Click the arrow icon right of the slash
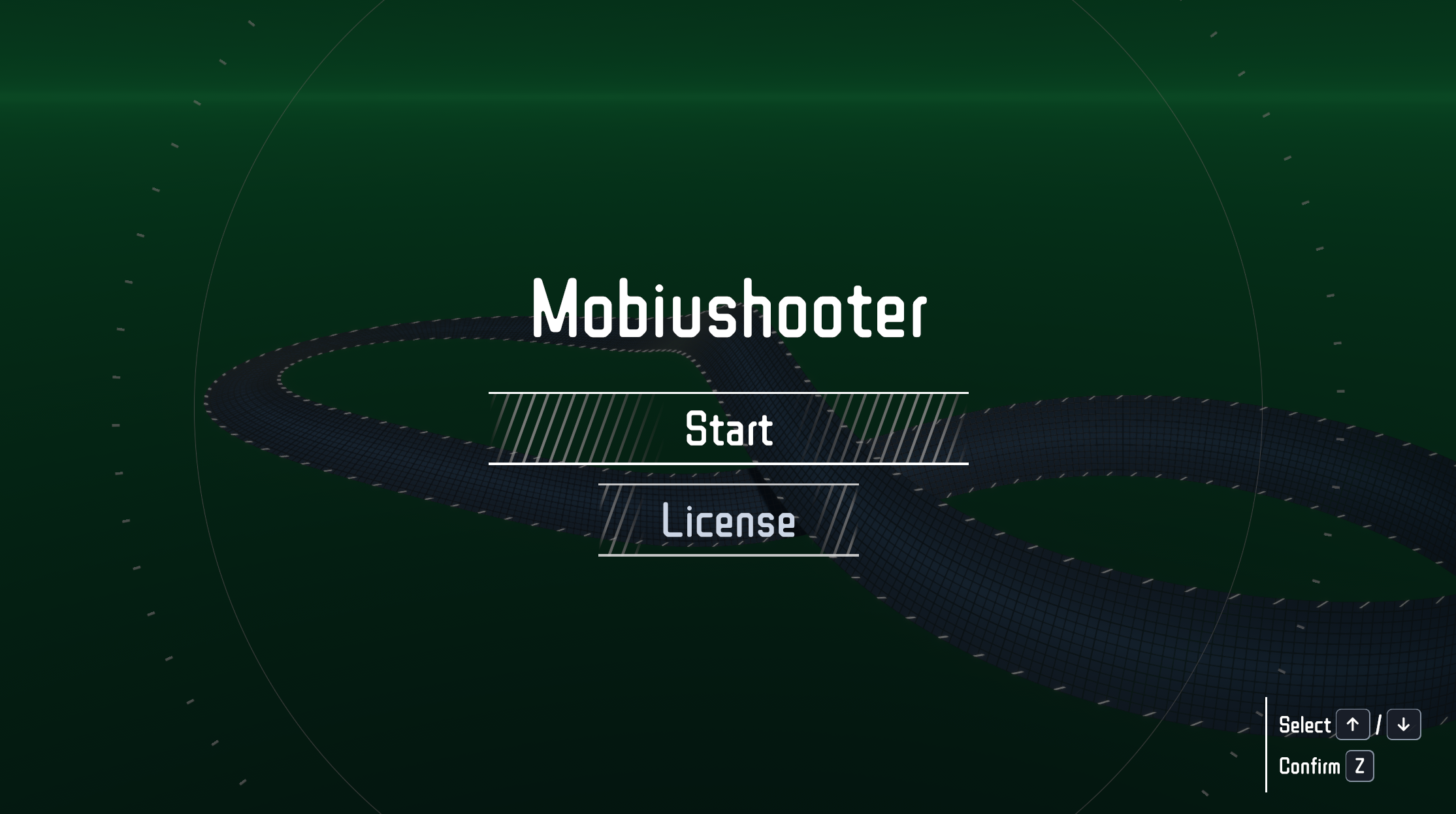This screenshot has height=814, width=1456. (x=1403, y=724)
